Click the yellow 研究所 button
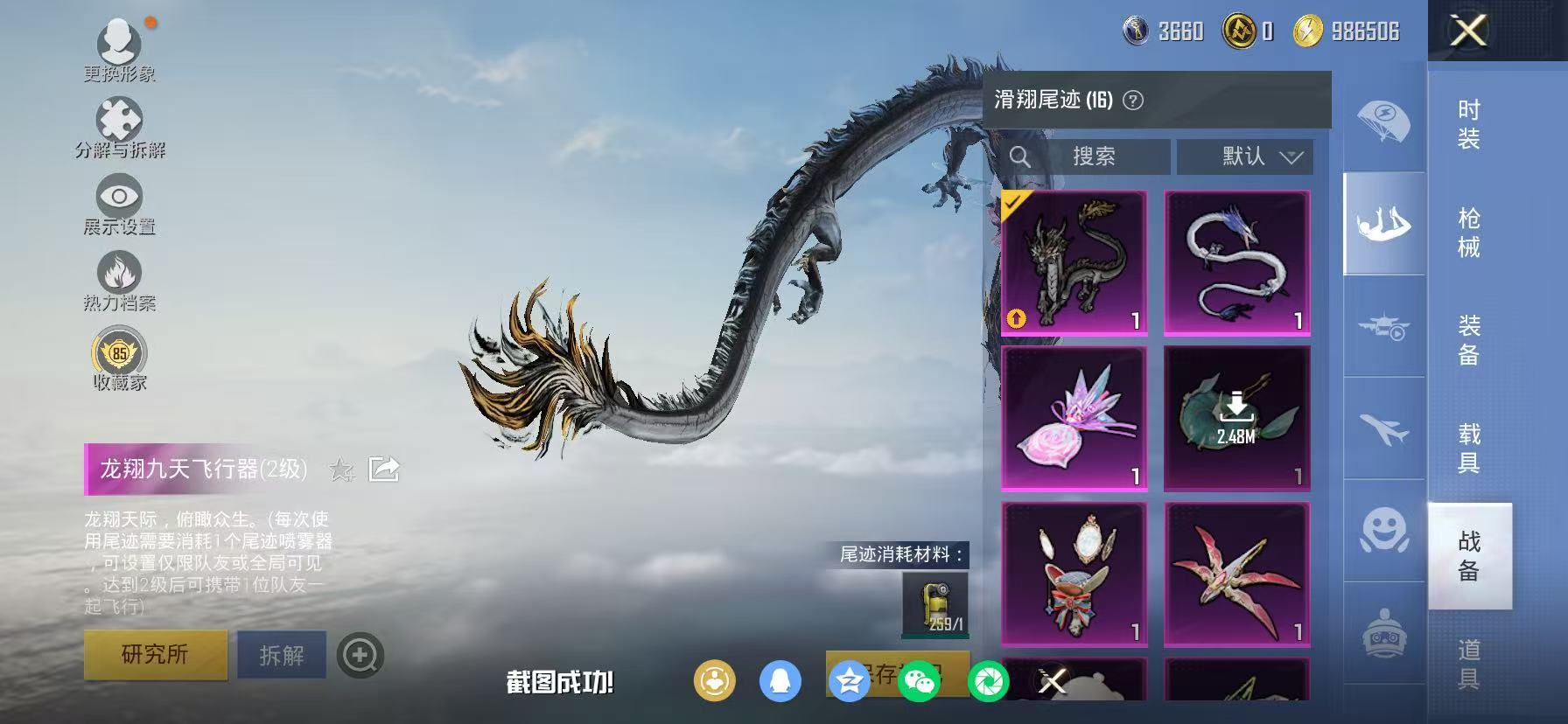The image size is (1568, 724). point(154,654)
